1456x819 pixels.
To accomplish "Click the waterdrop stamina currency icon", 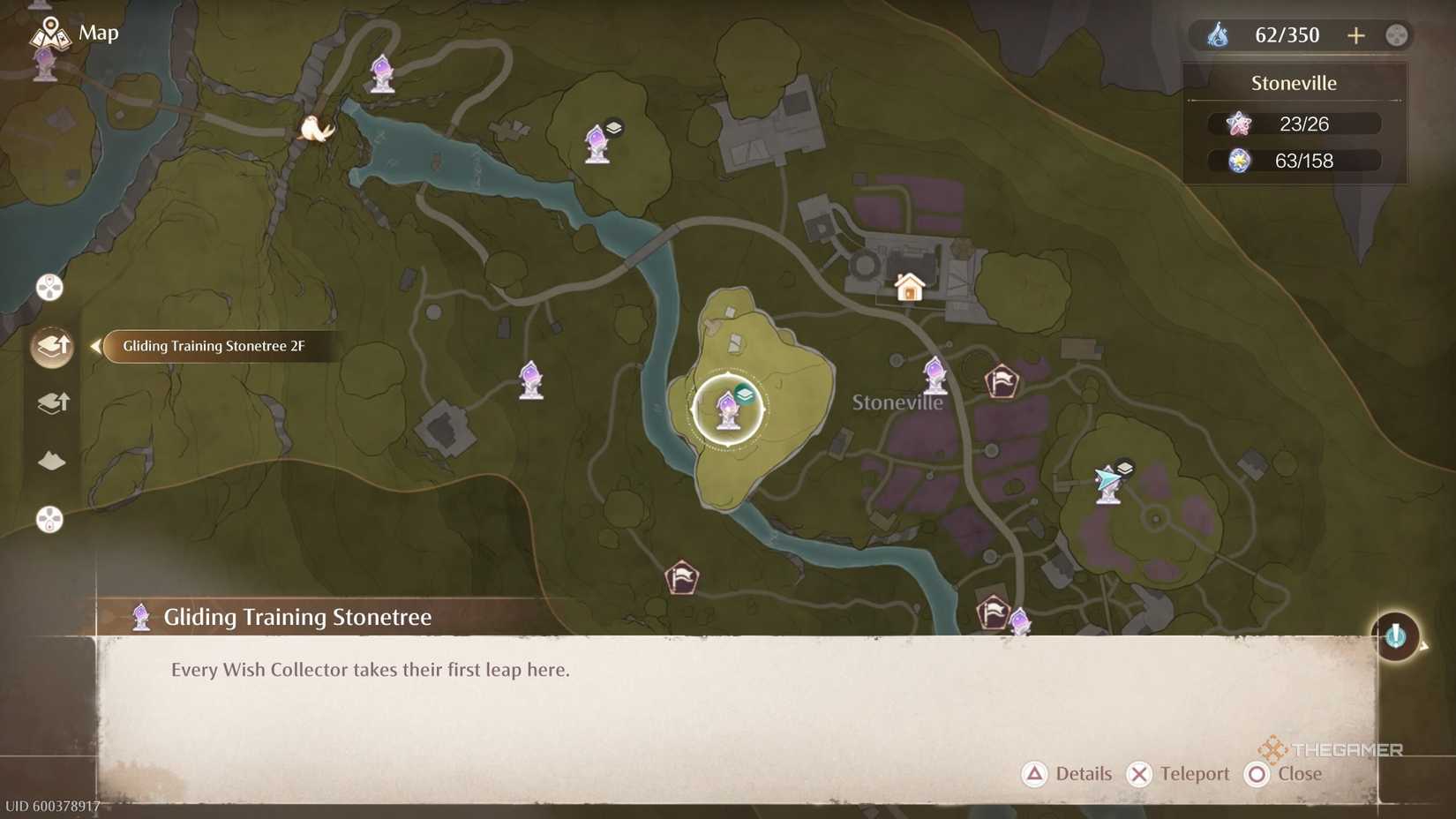I will (1220, 35).
